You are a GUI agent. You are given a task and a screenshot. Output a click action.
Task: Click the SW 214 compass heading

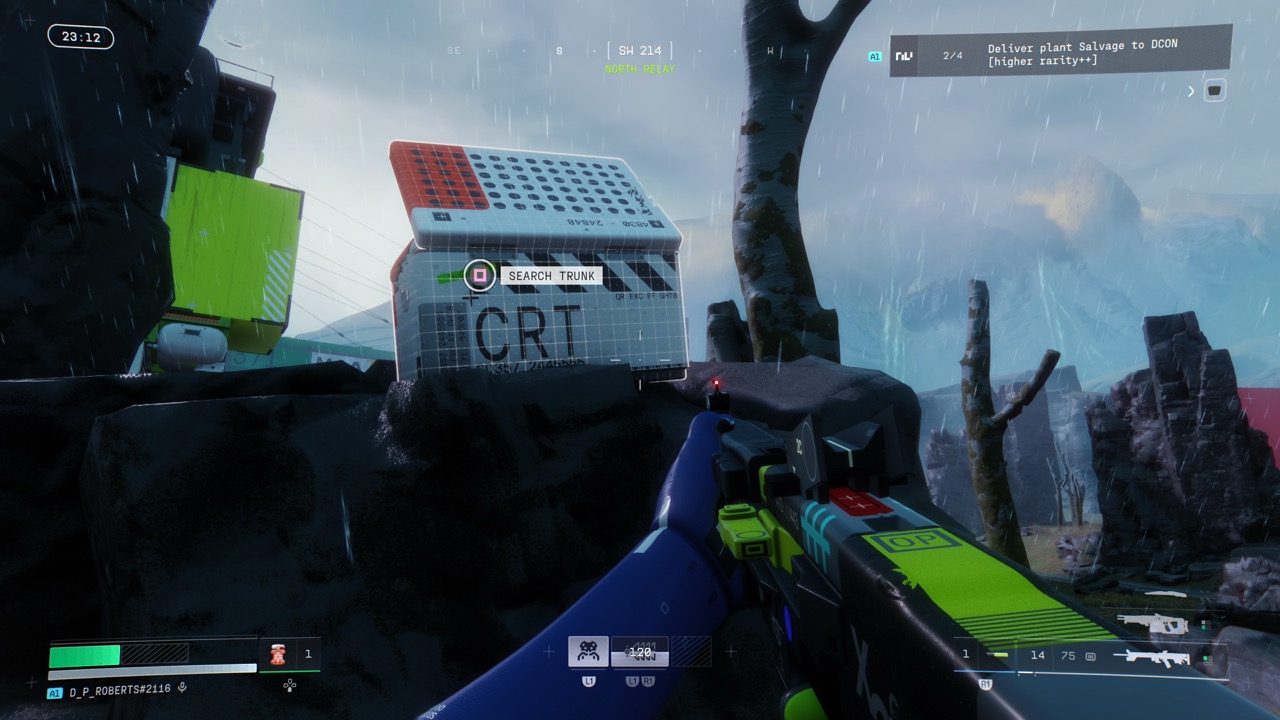640,50
